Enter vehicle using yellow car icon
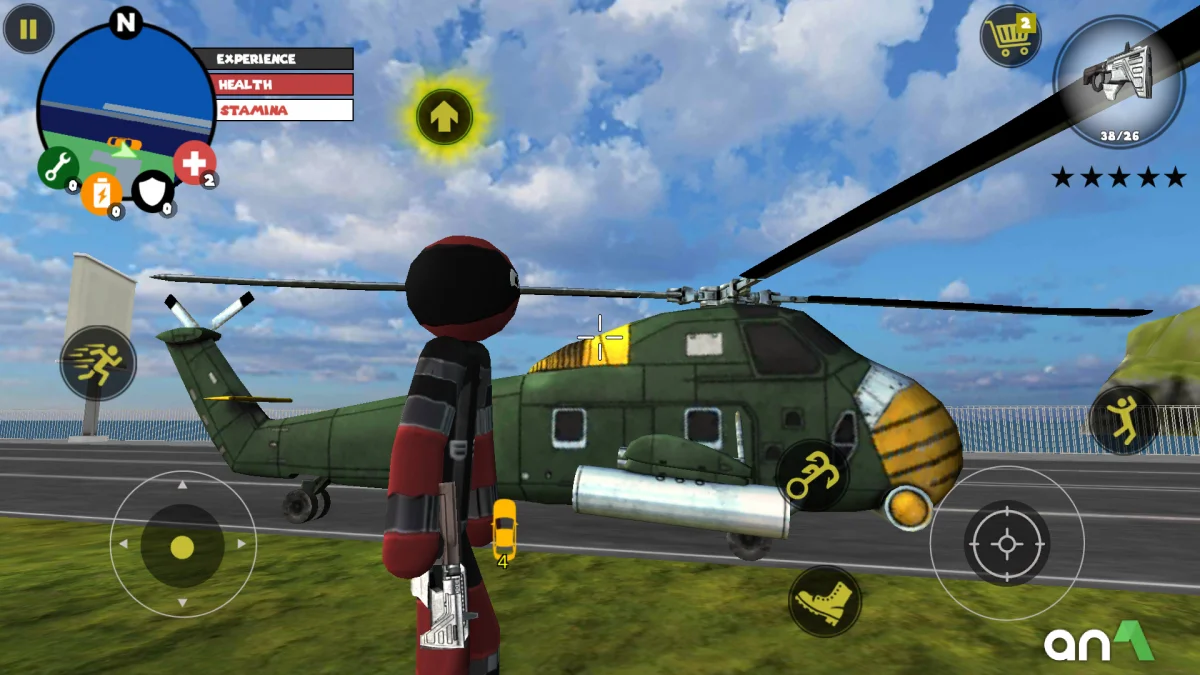This screenshot has width=1200, height=675. [x=504, y=529]
